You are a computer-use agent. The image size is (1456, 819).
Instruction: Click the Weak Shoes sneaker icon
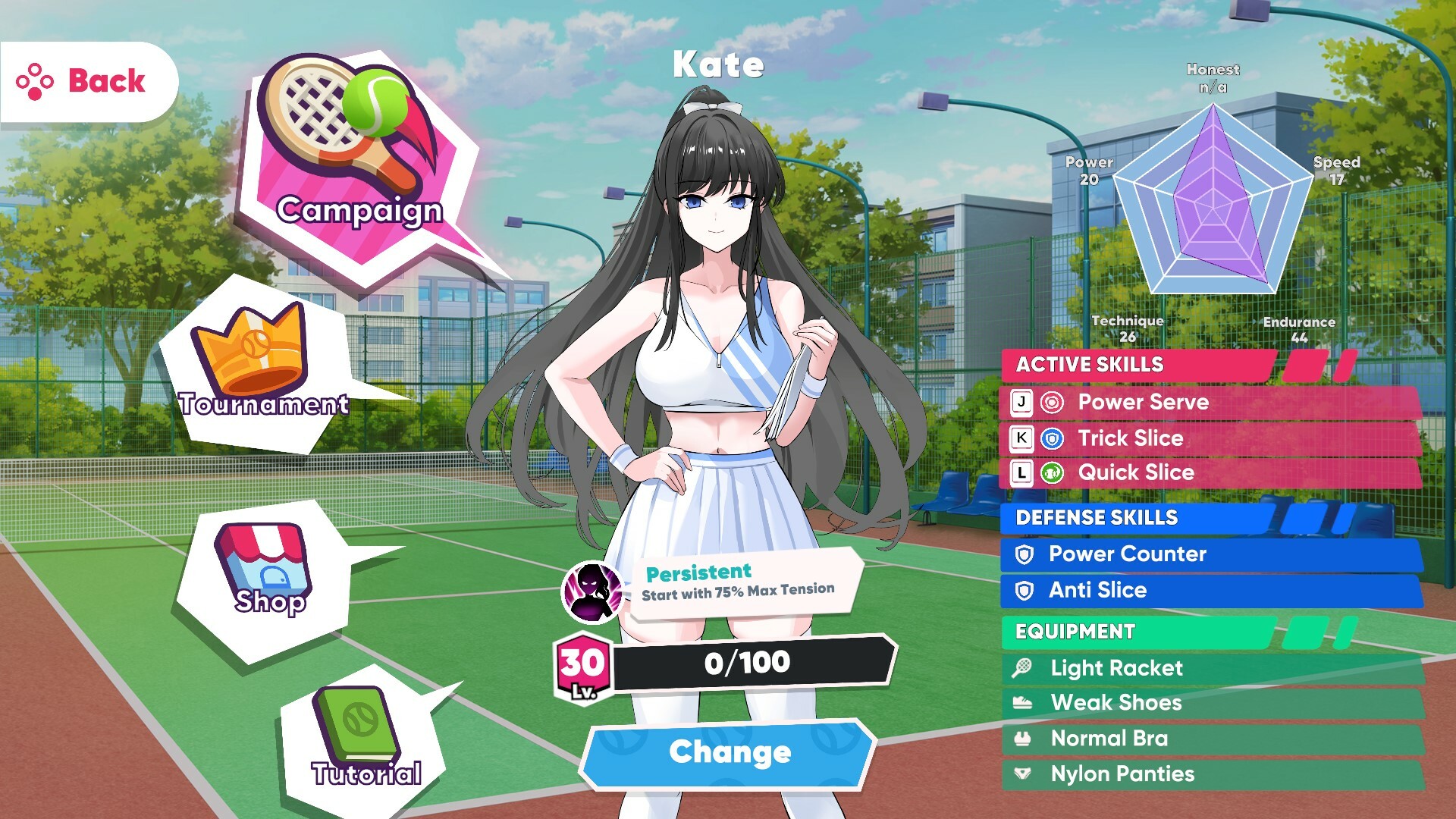tap(1023, 704)
